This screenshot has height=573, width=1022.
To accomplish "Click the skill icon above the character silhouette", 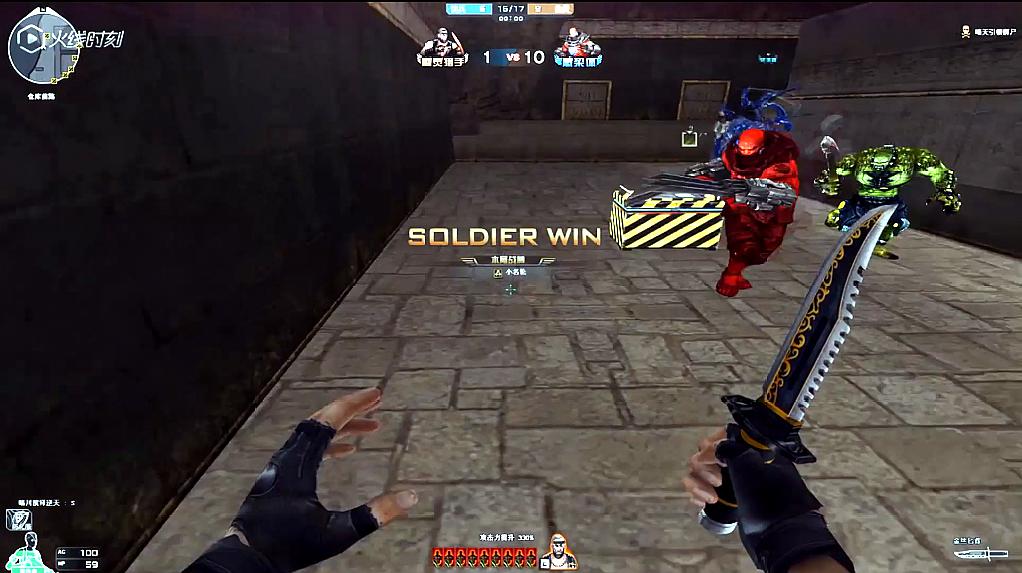I will (18, 518).
